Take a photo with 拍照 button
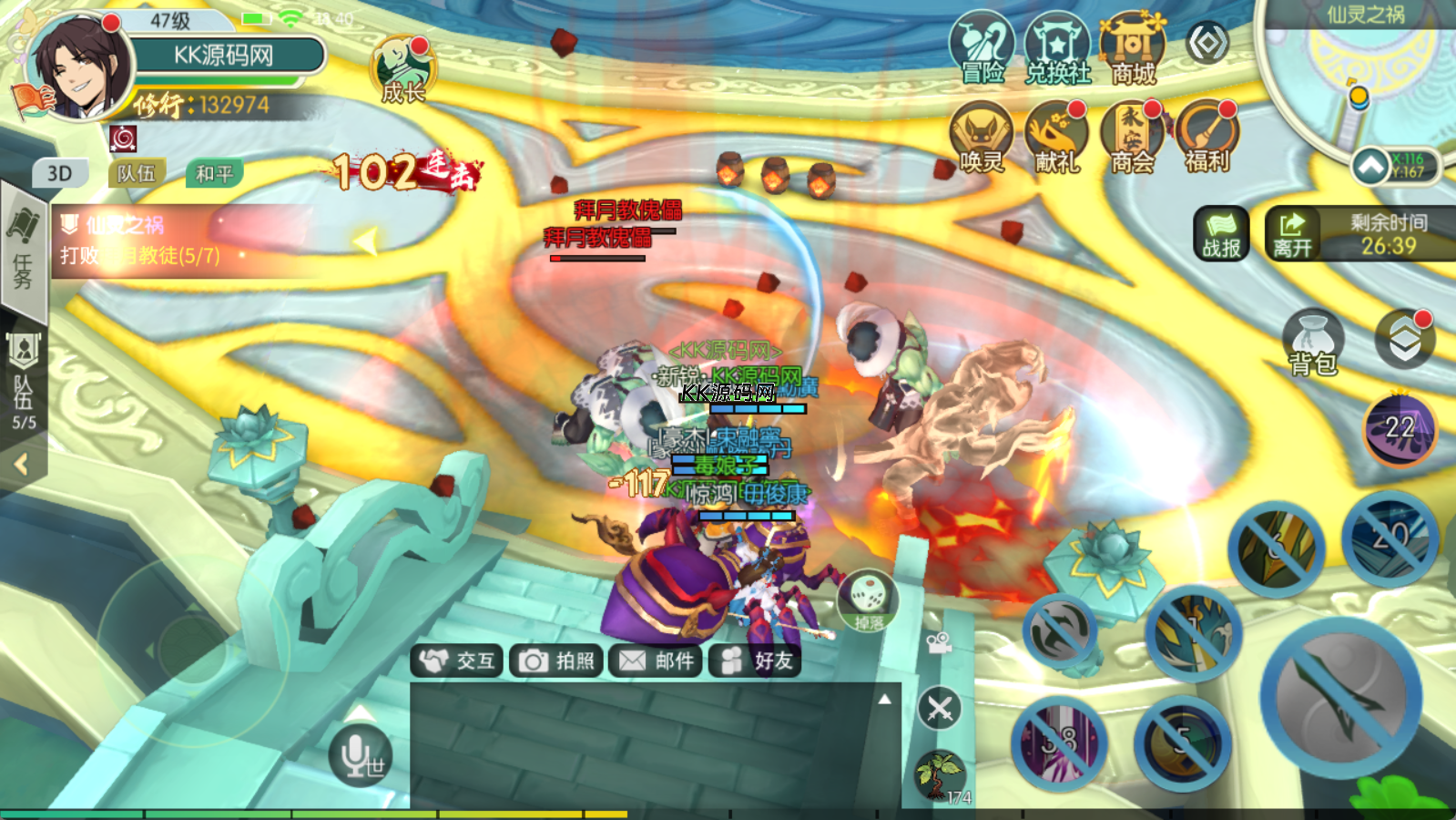Screen dimensions: 1456x820 pyautogui.click(x=557, y=661)
